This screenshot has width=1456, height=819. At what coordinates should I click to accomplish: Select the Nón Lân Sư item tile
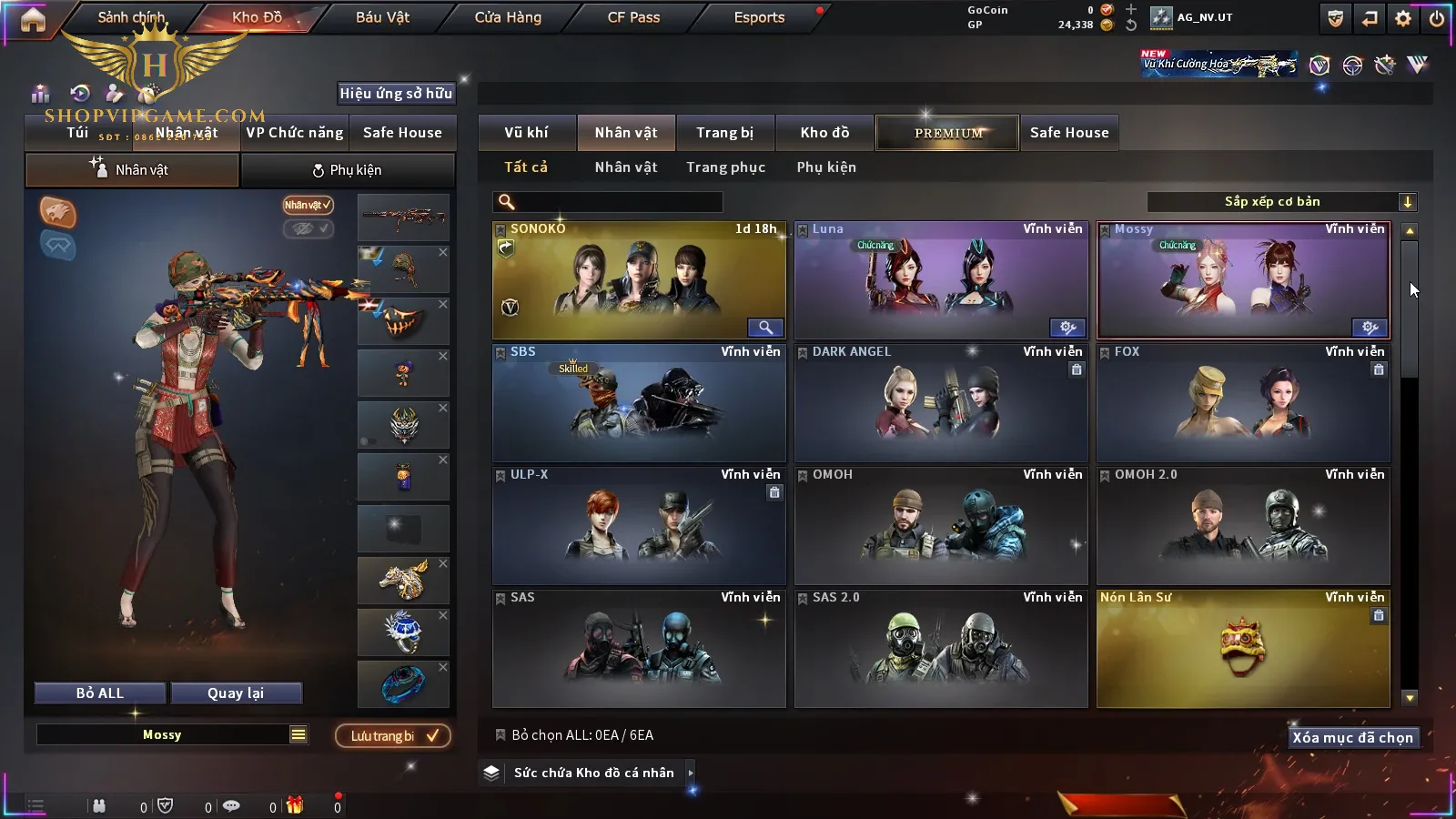[1243, 649]
